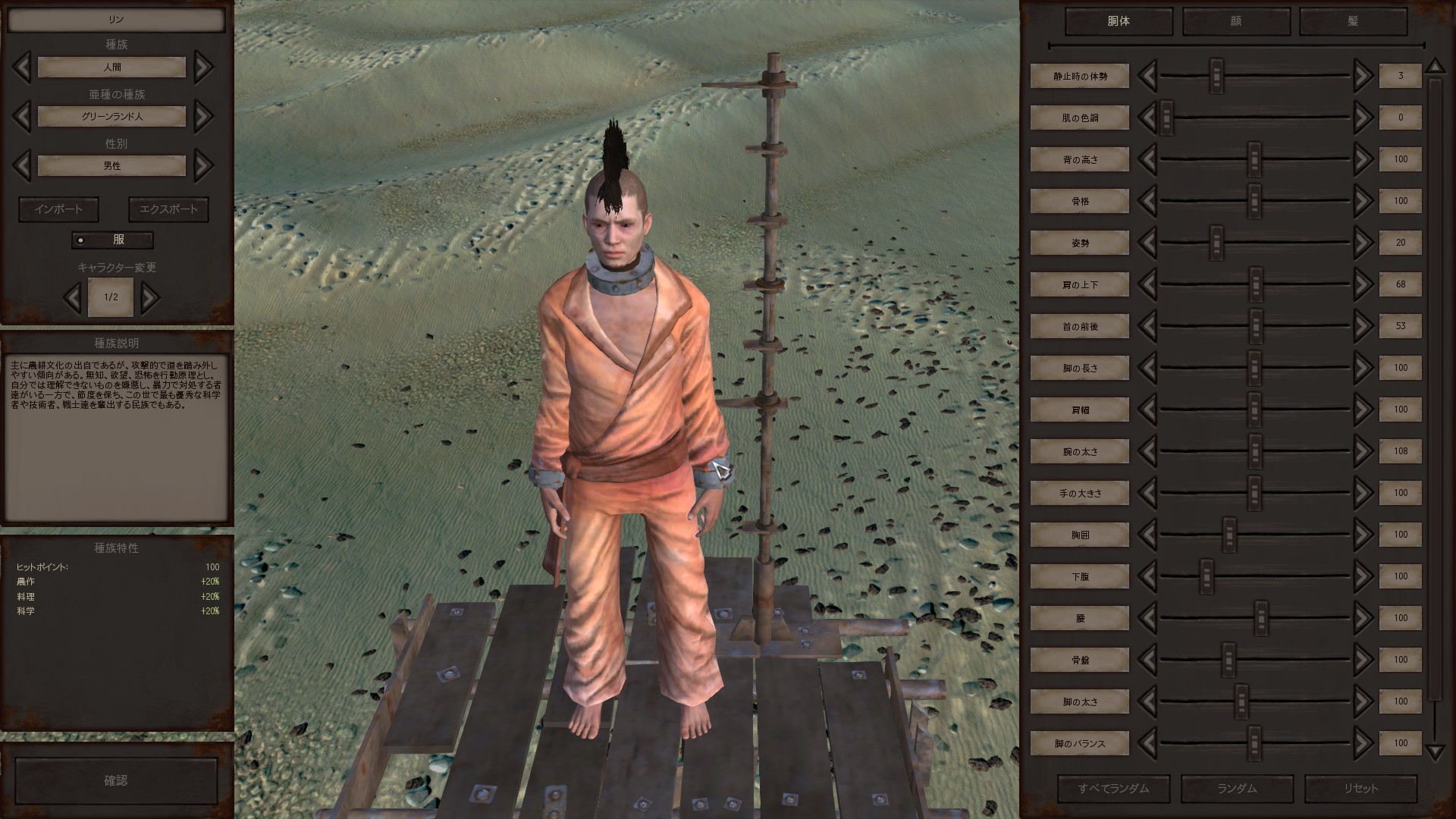The image size is (1456, 819).
Task: Edit the character name field リン
Action: click(x=116, y=20)
